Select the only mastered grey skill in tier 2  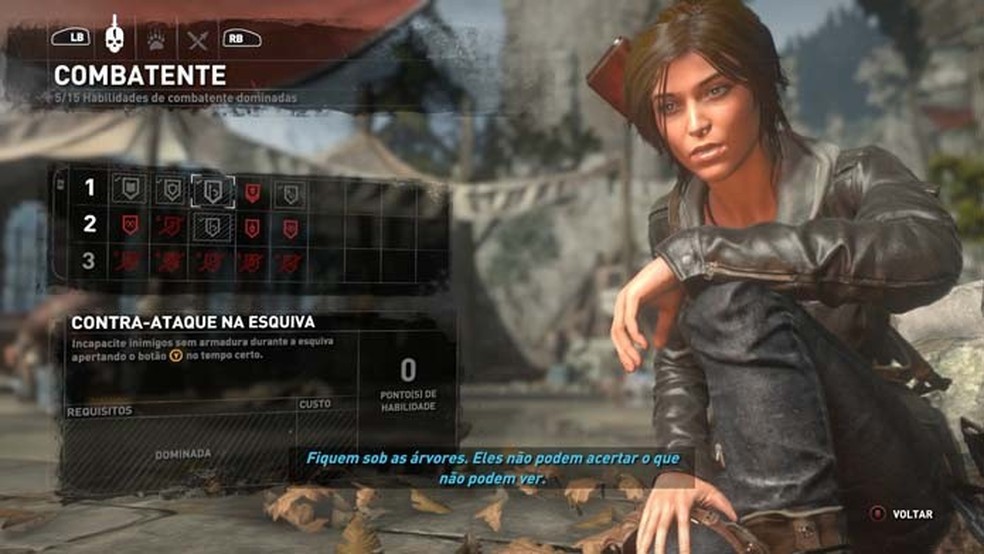coord(212,226)
